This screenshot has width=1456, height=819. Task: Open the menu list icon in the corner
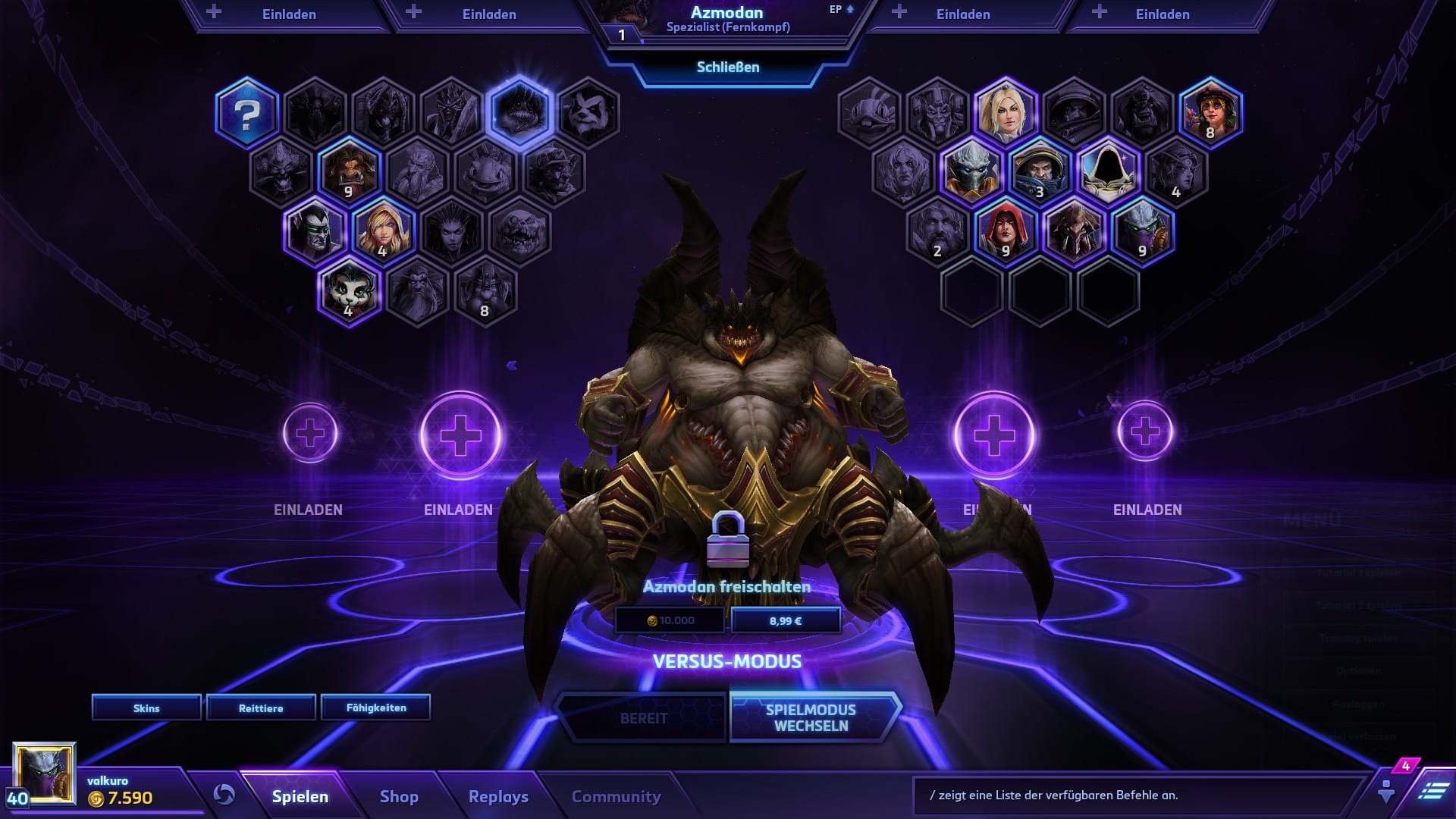(1432, 791)
